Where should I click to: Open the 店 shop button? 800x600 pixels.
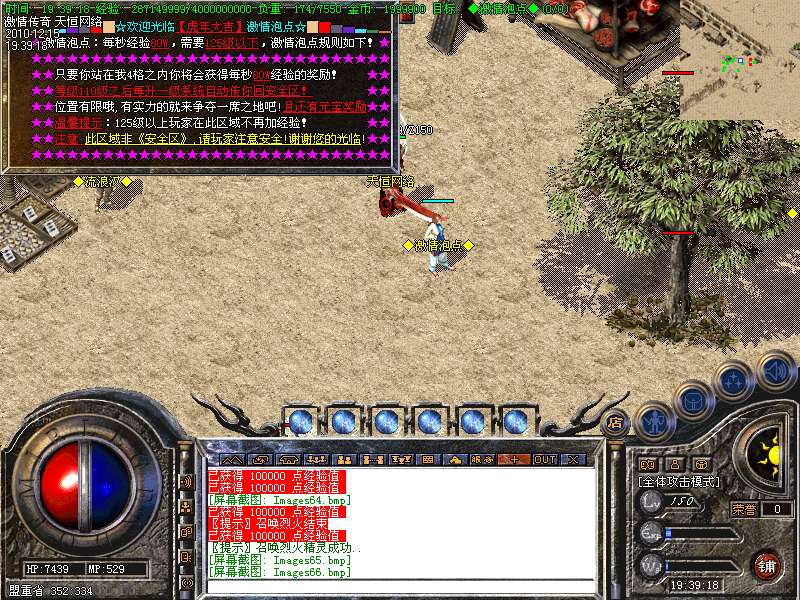click(x=616, y=422)
